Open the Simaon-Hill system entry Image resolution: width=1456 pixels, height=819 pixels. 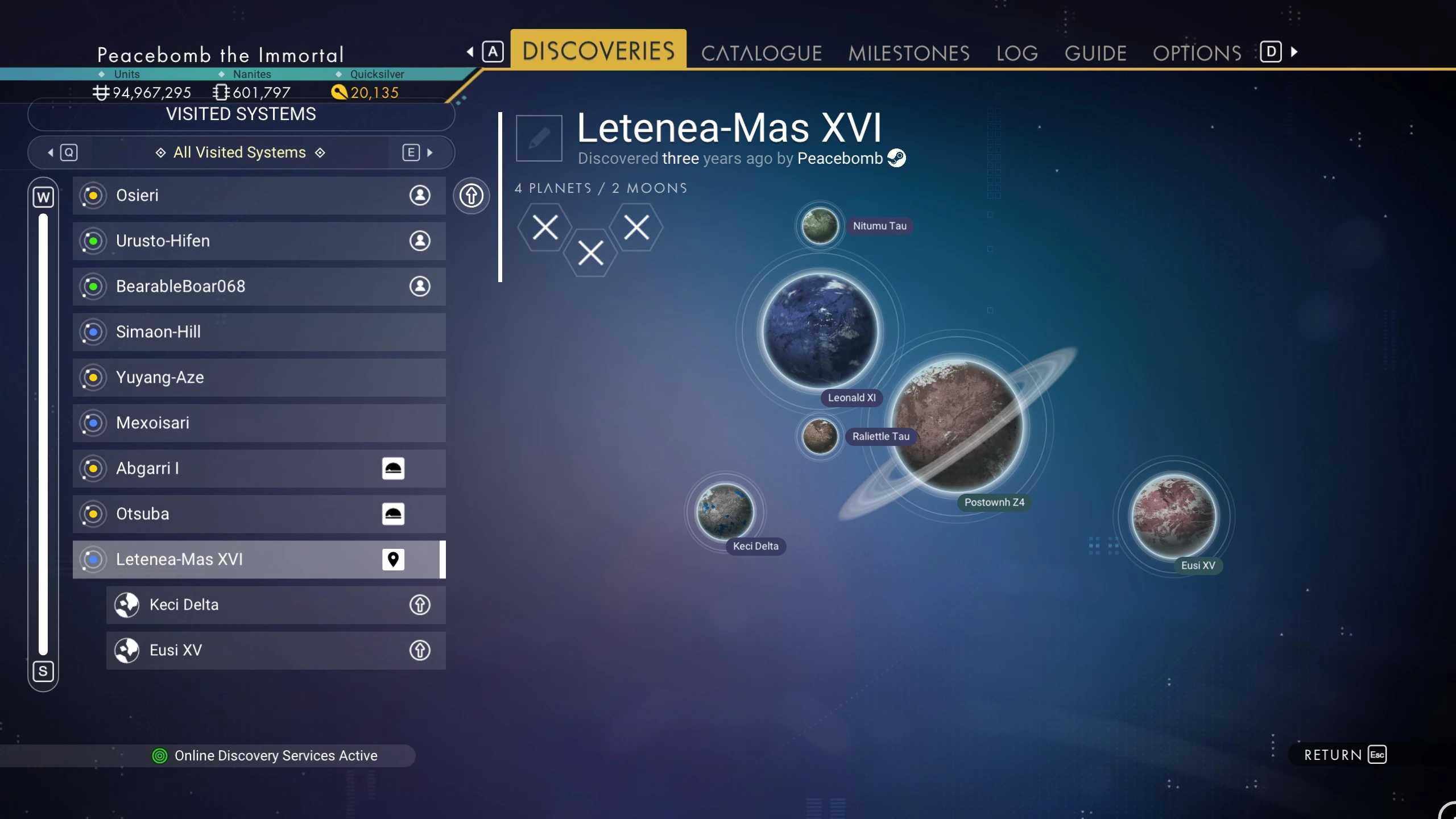point(259,332)
